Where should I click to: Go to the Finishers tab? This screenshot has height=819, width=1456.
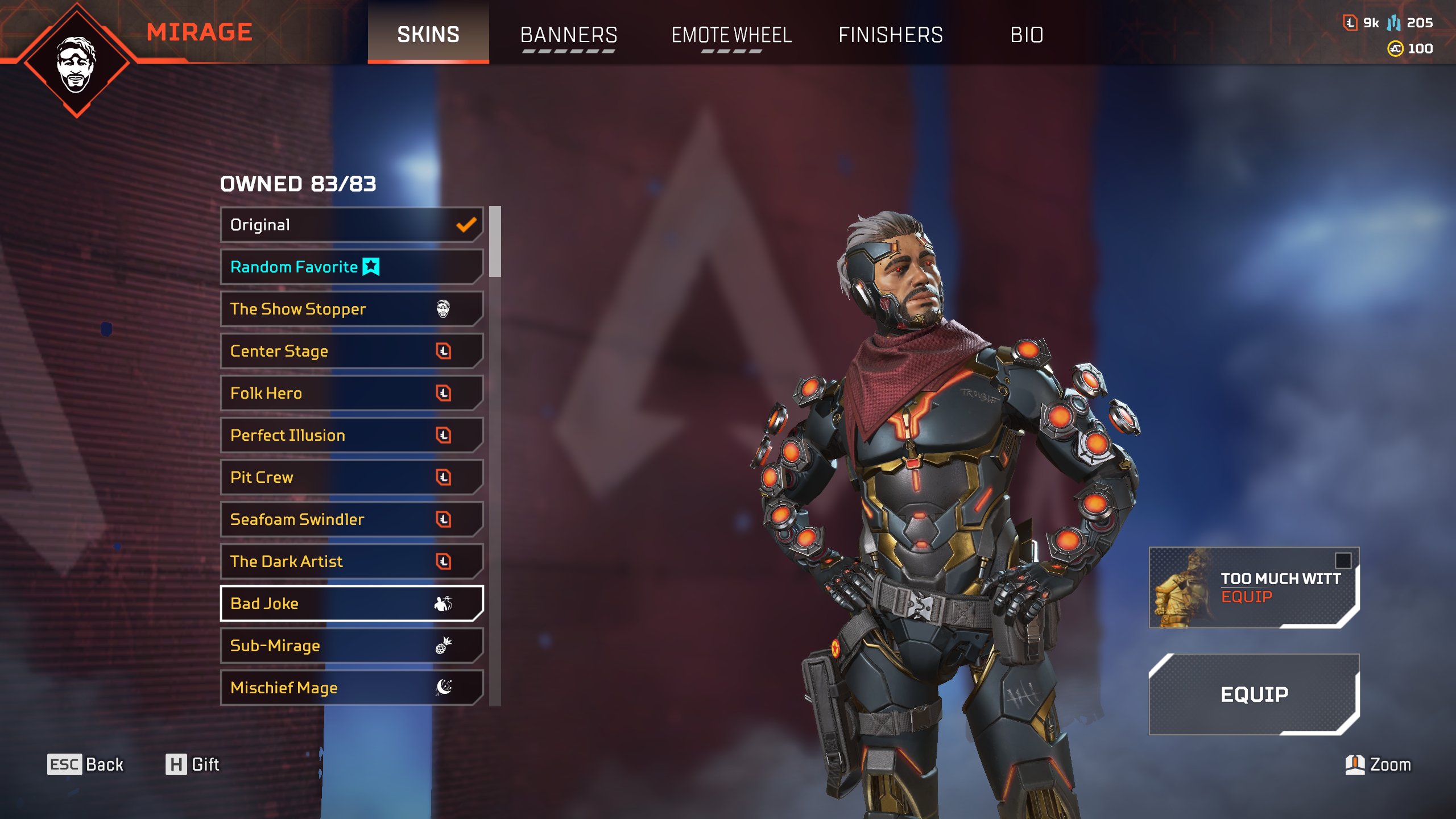[x=891, y=35]
